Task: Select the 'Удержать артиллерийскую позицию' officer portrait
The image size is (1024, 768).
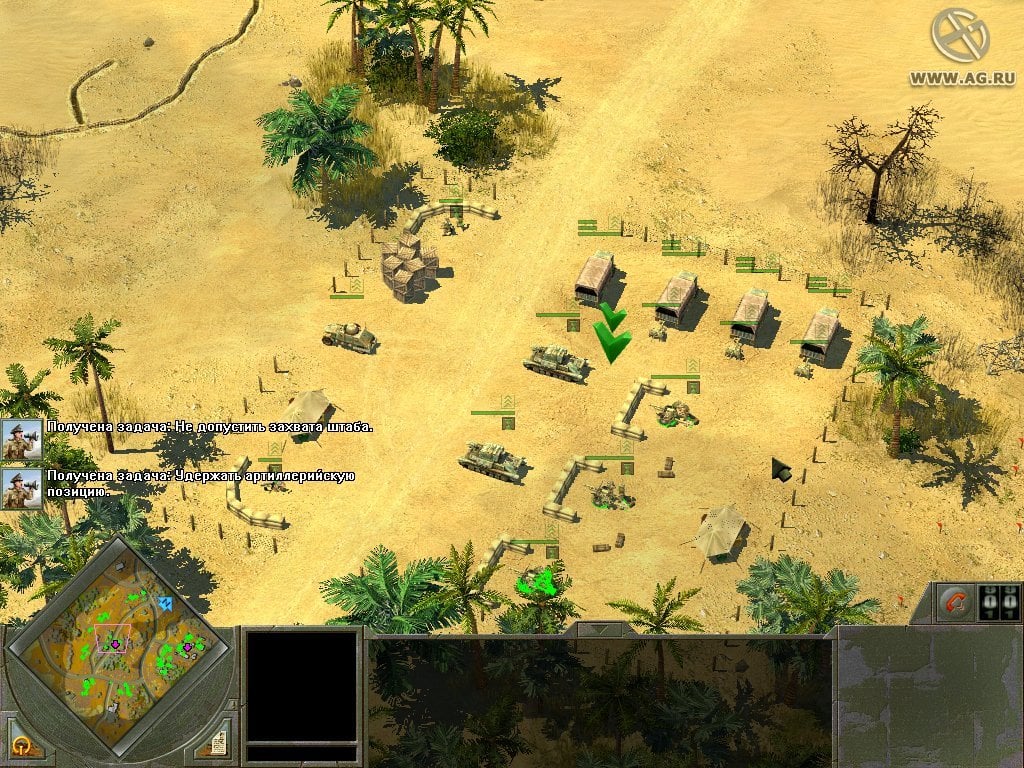Action: (x=21, y=487)
